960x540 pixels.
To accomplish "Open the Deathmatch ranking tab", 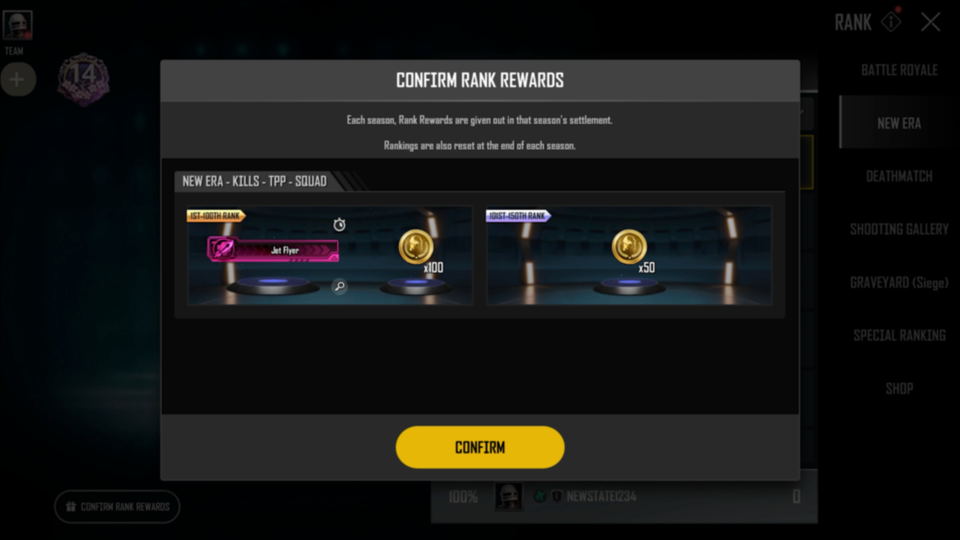I will pos(899,176).
